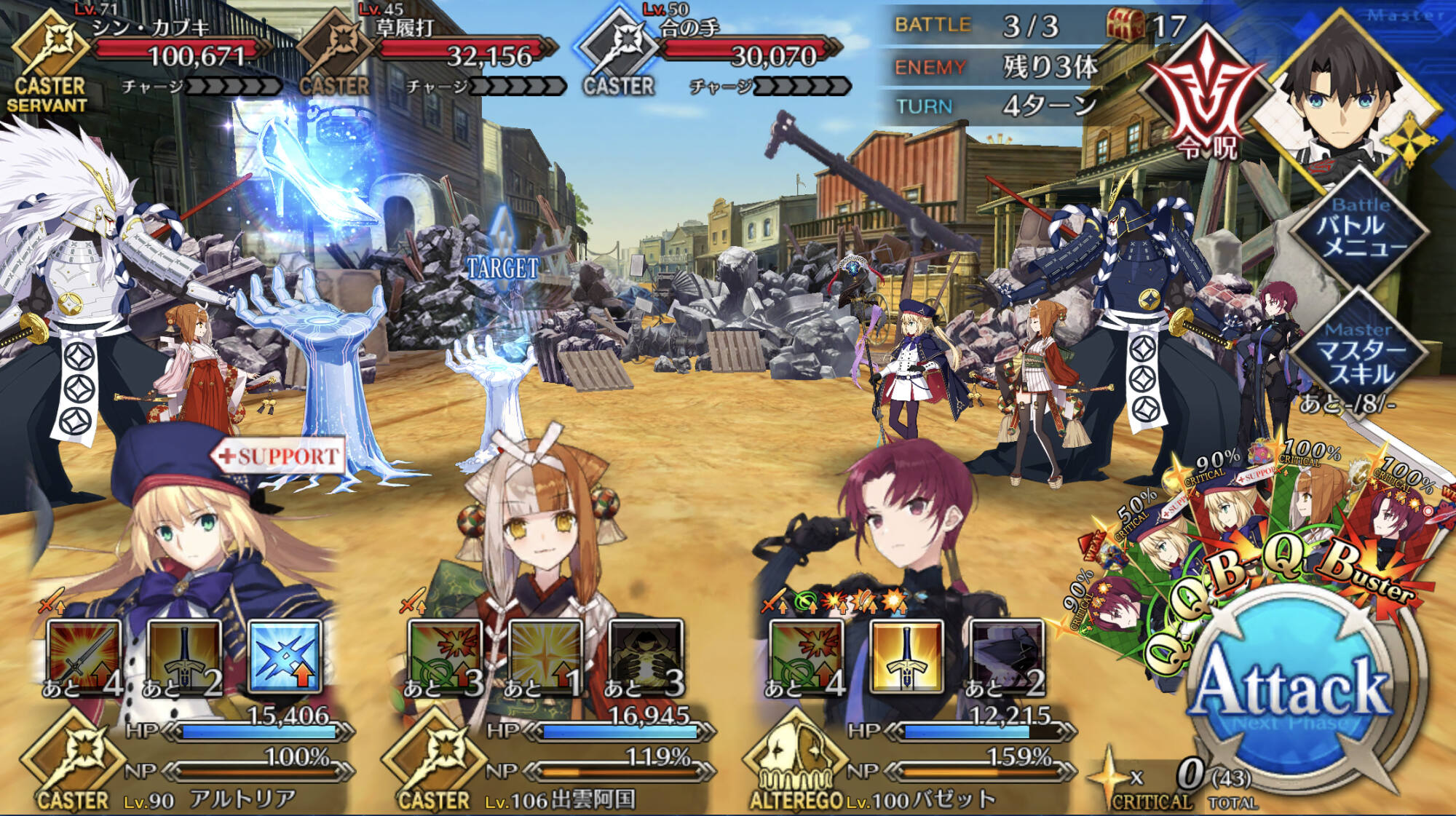Image resolution: width=1456 pixels, height=816 pixels.
Task: Tap the blue Attack button
Action: 1293,688
